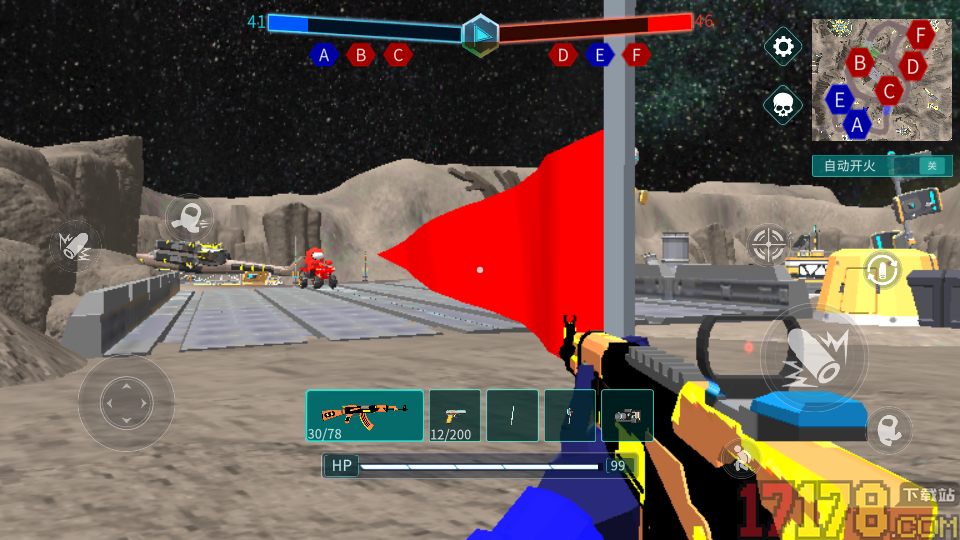Activate the sprint dash icon
Screen dimensions: 960x540
(188, 215)
